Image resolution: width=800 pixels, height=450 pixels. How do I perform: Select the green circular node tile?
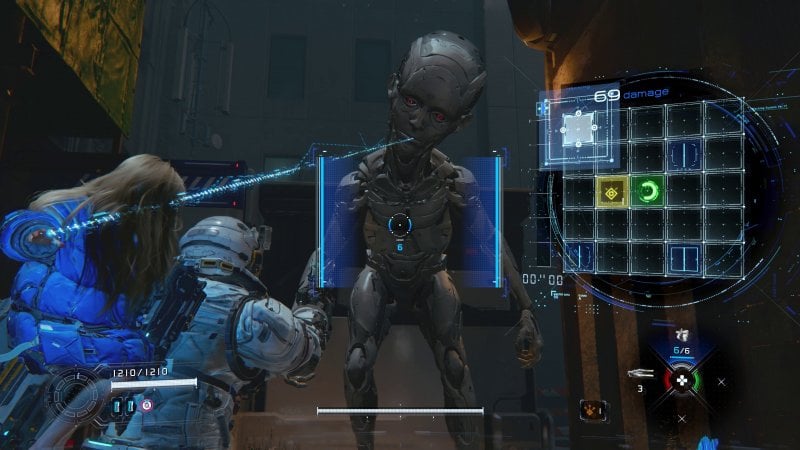pyautogui.click(x=649, y=190)
